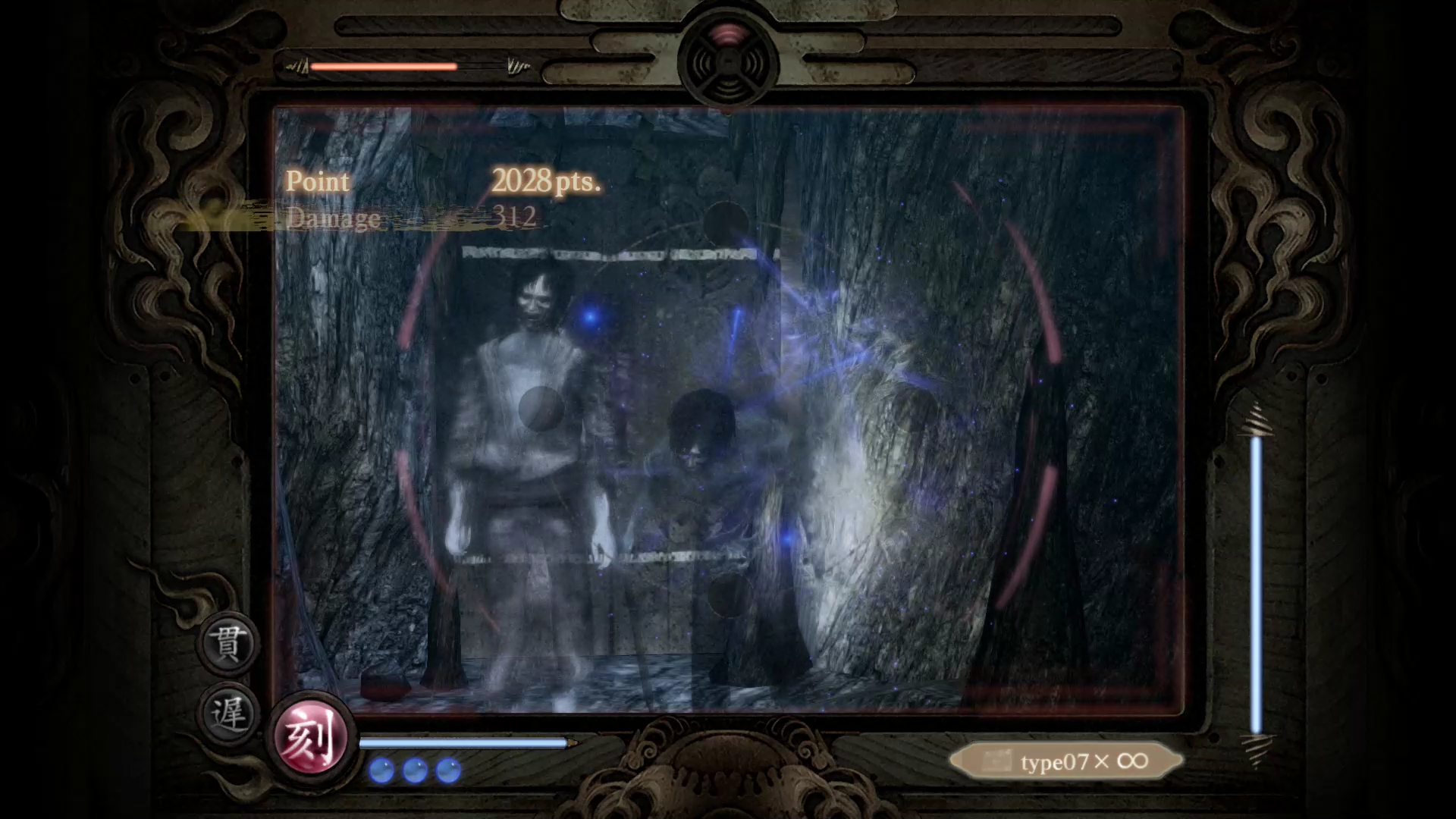1456x819 pixels.
Task: Click the filament sensor at top center
Action: [x=728, y=61]
